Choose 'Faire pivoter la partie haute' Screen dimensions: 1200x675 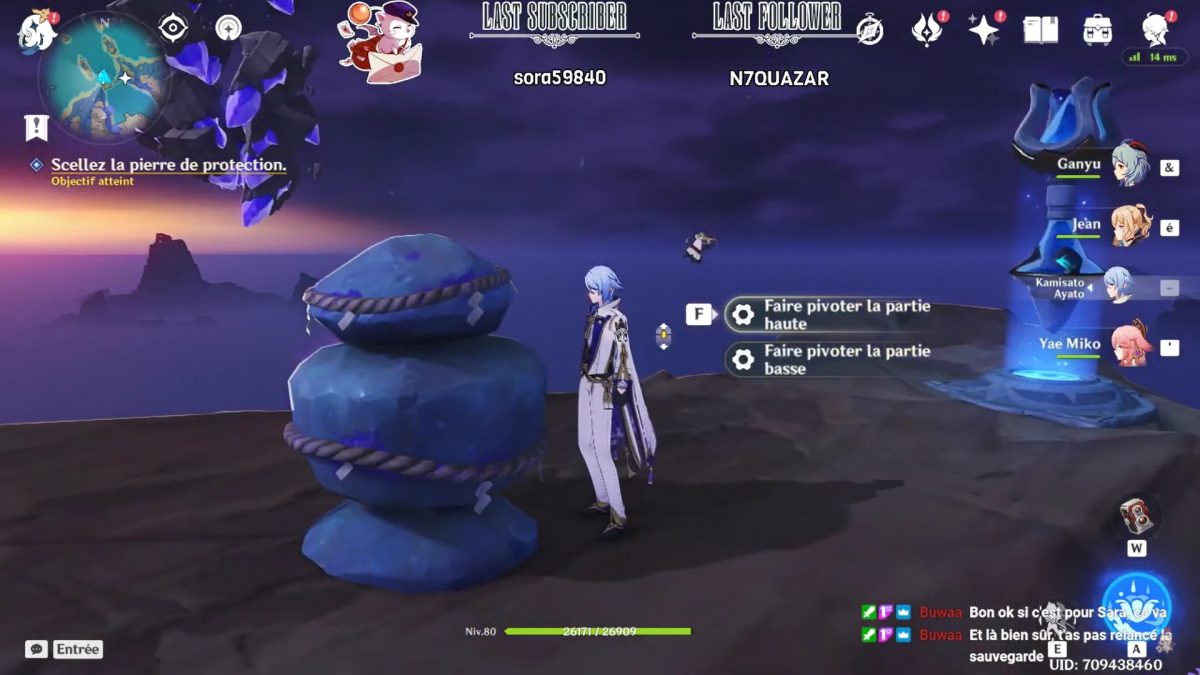tap(846, 315)
